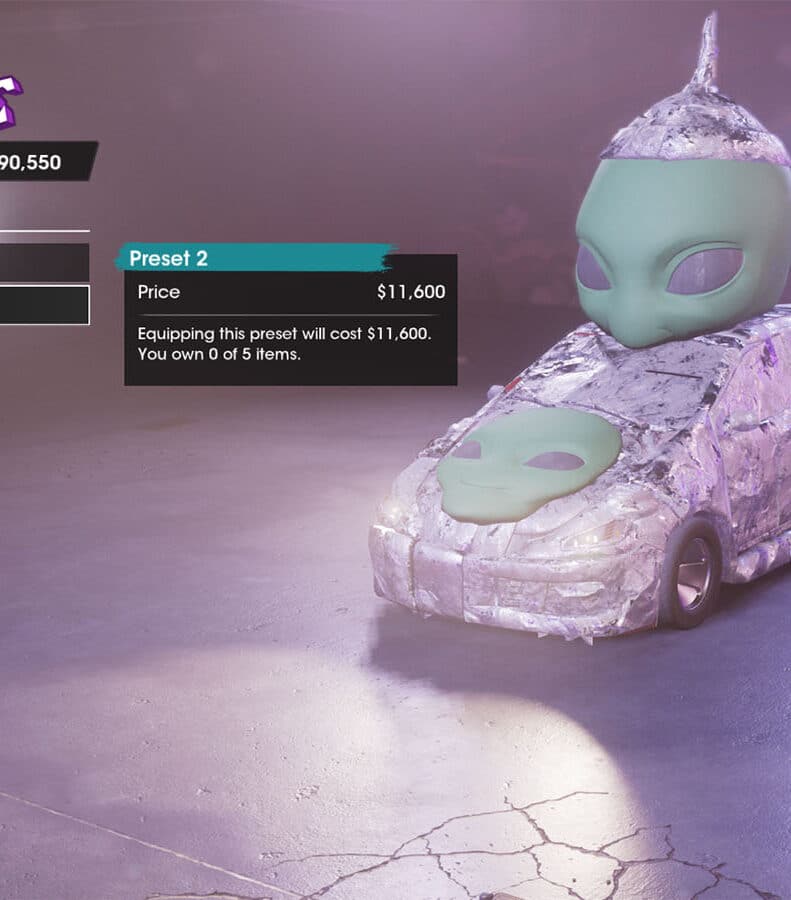Select the white-outlined highlighted preset row

tap(44, 305)
